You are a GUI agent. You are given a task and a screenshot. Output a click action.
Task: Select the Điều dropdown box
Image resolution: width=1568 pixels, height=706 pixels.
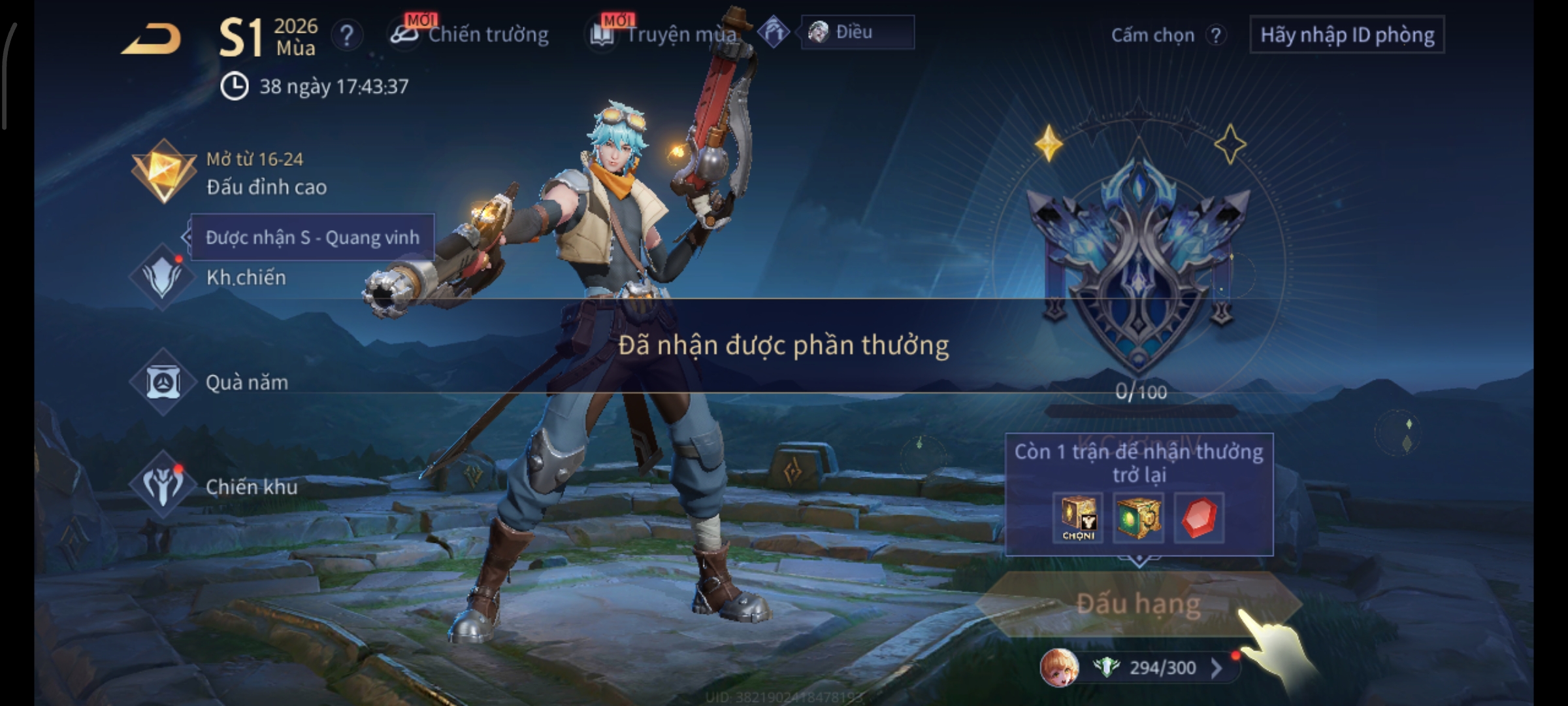857,32
